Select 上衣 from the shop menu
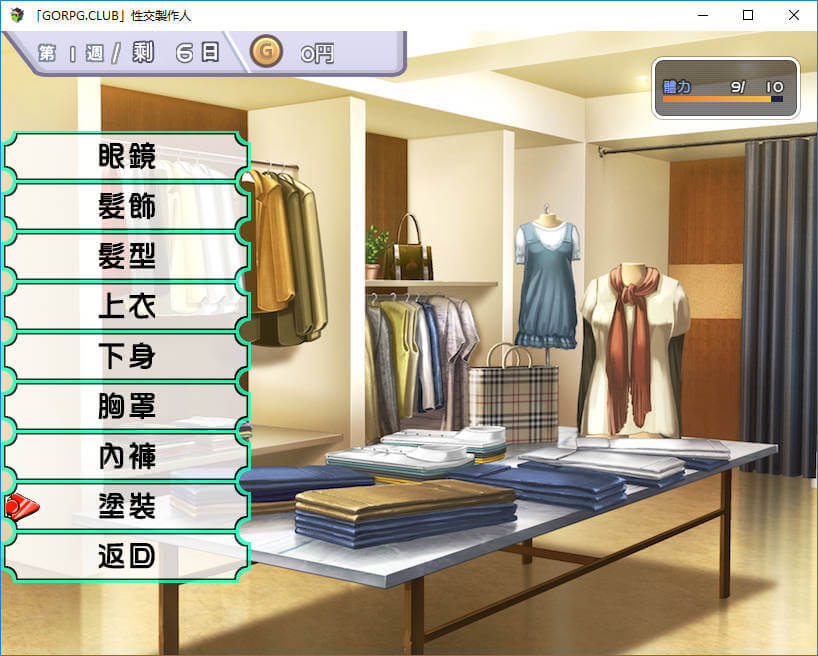The image size is (818, 656). tap(127, 307)
